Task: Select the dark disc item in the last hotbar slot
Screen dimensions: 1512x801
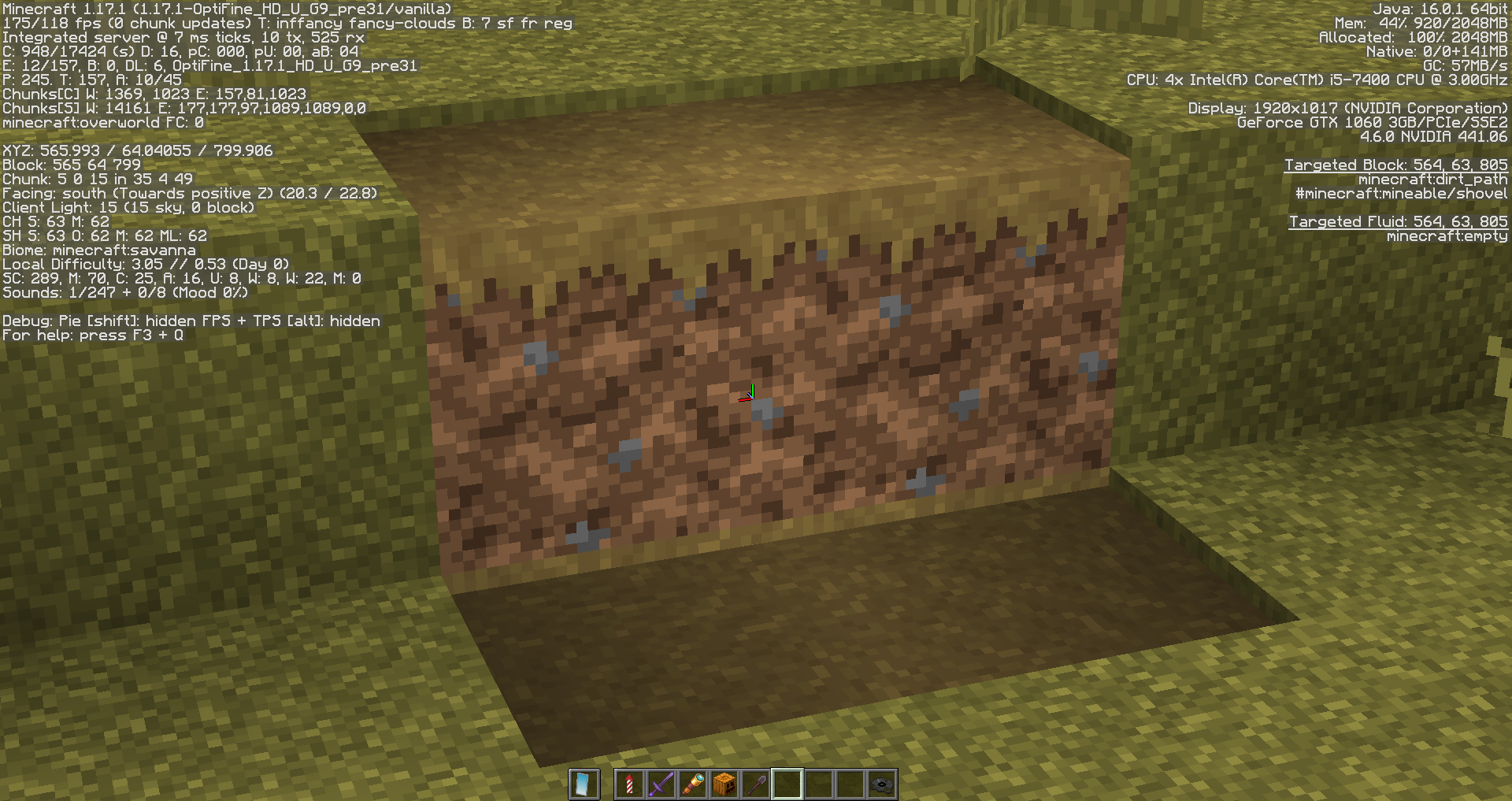Action: click(x=882, y=782)
